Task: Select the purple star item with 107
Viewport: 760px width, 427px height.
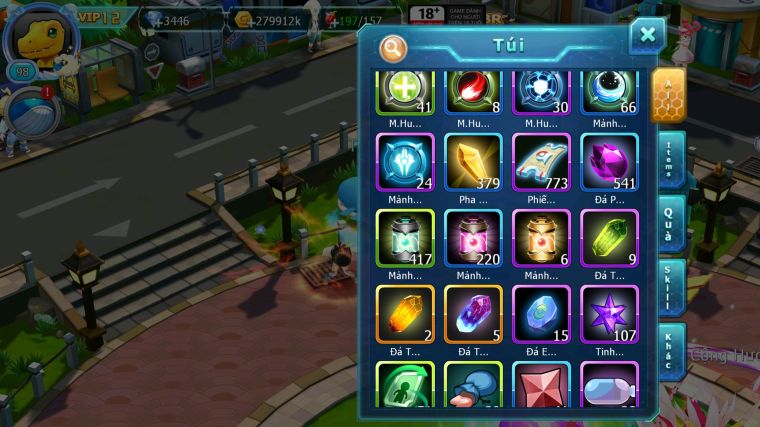Action: tap(609, 314)
